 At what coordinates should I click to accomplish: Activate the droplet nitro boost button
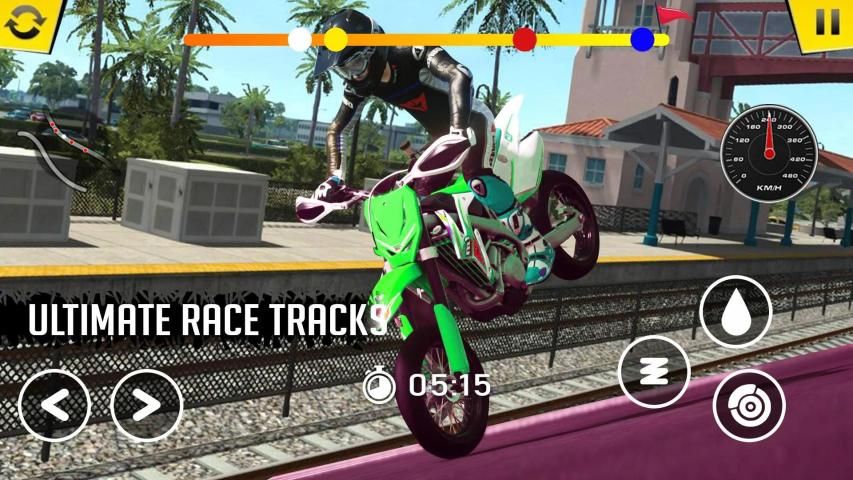[735, 311]
